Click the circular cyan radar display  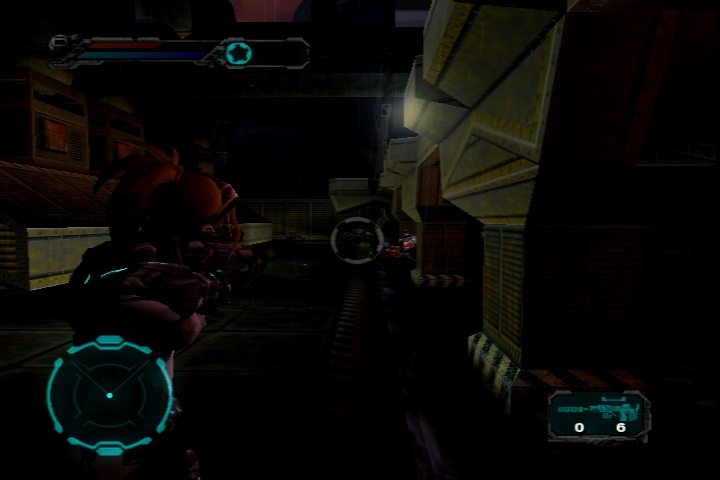tap(109, 394)
